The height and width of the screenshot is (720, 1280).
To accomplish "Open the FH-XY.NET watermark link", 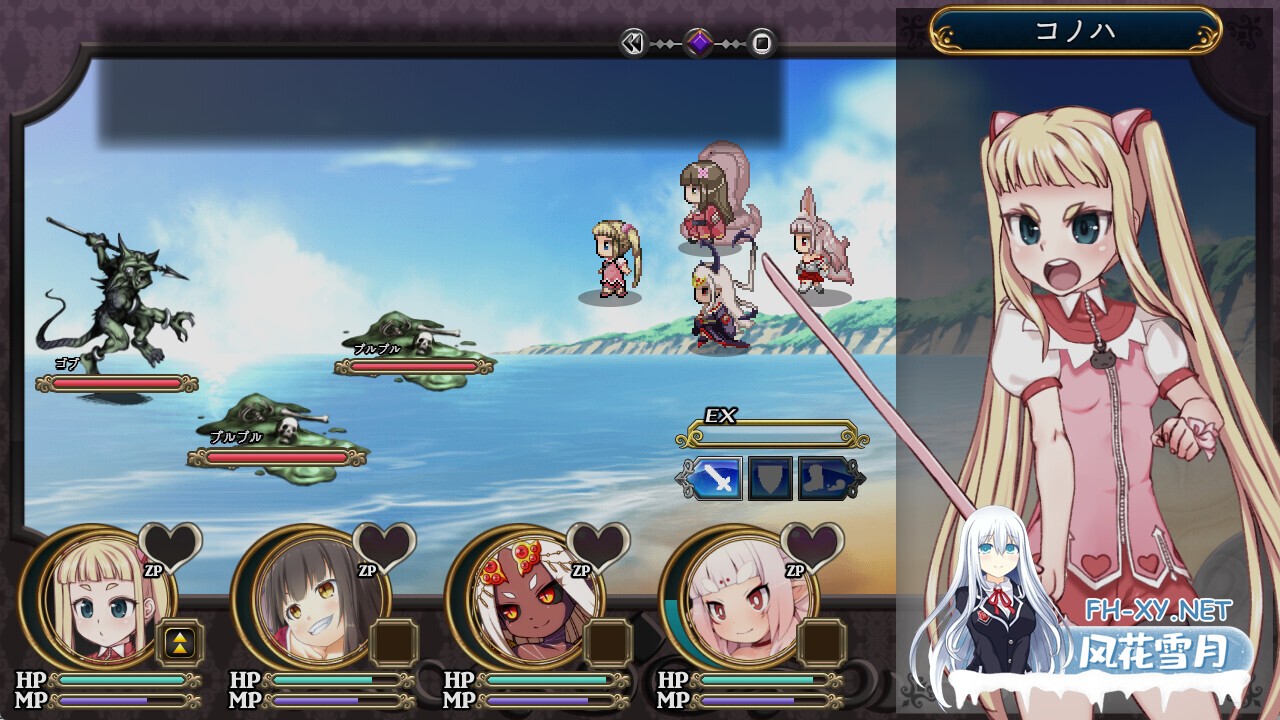I will [x=1159, y=610].
